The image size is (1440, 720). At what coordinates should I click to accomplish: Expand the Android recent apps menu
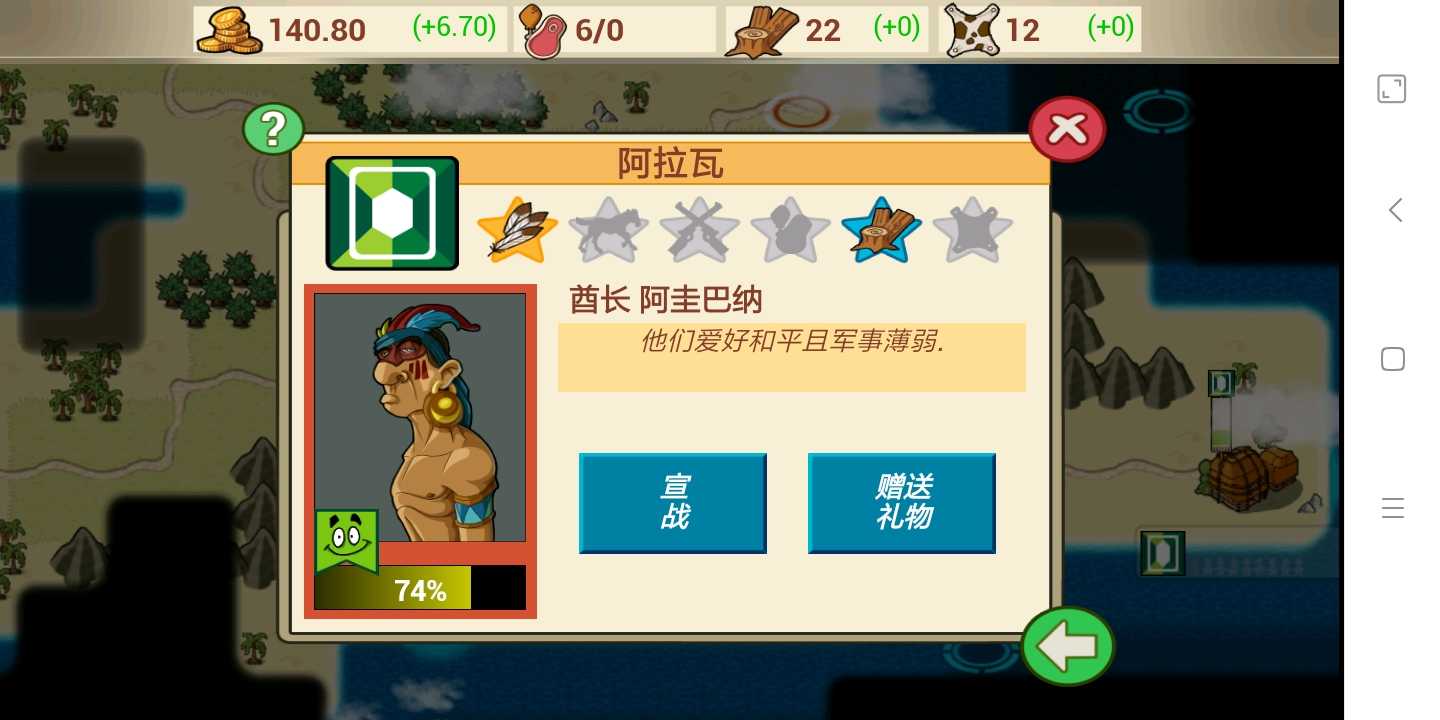[1392, 508]
